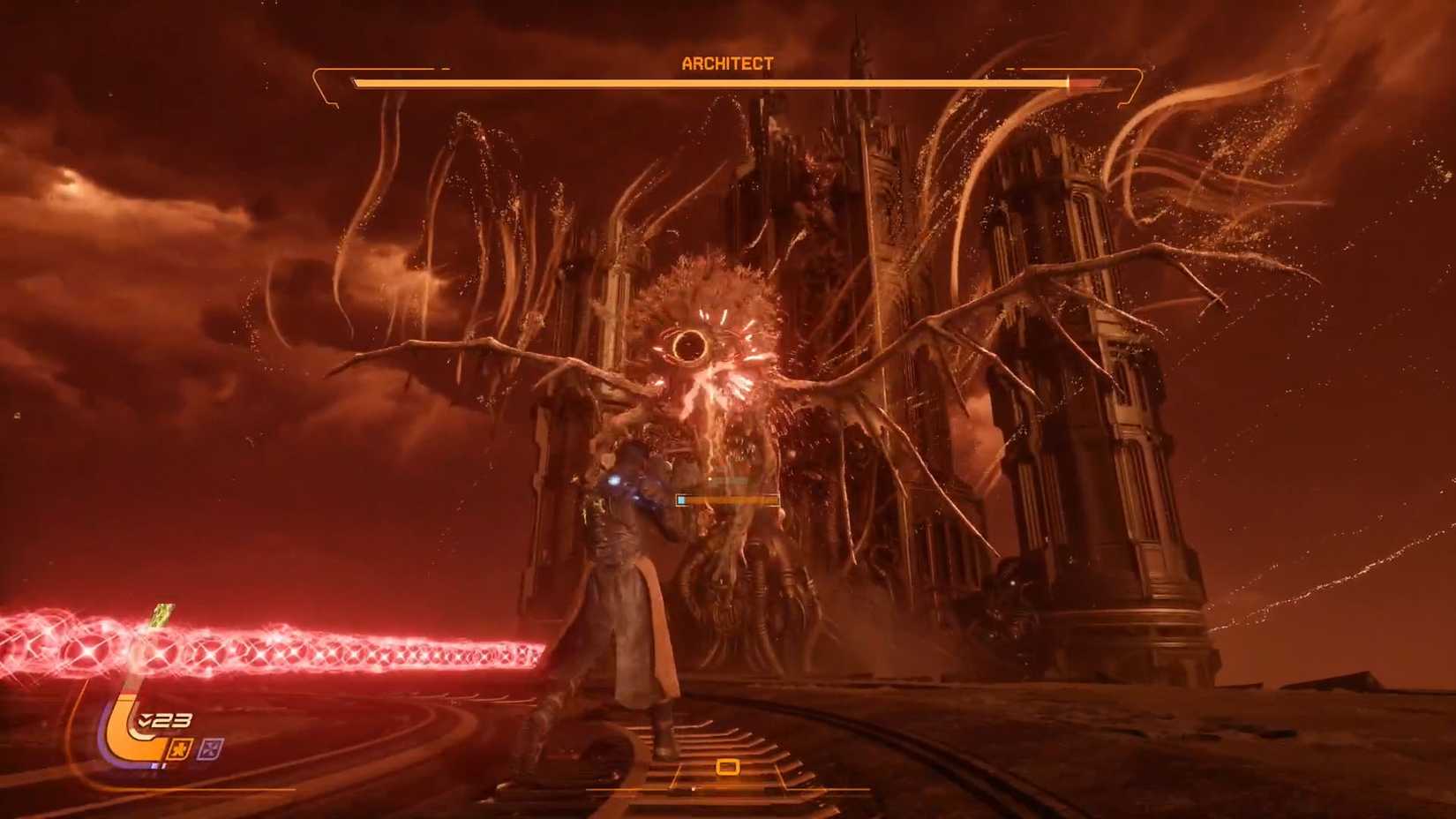Click the number 23 level counter

click(172, 719)
